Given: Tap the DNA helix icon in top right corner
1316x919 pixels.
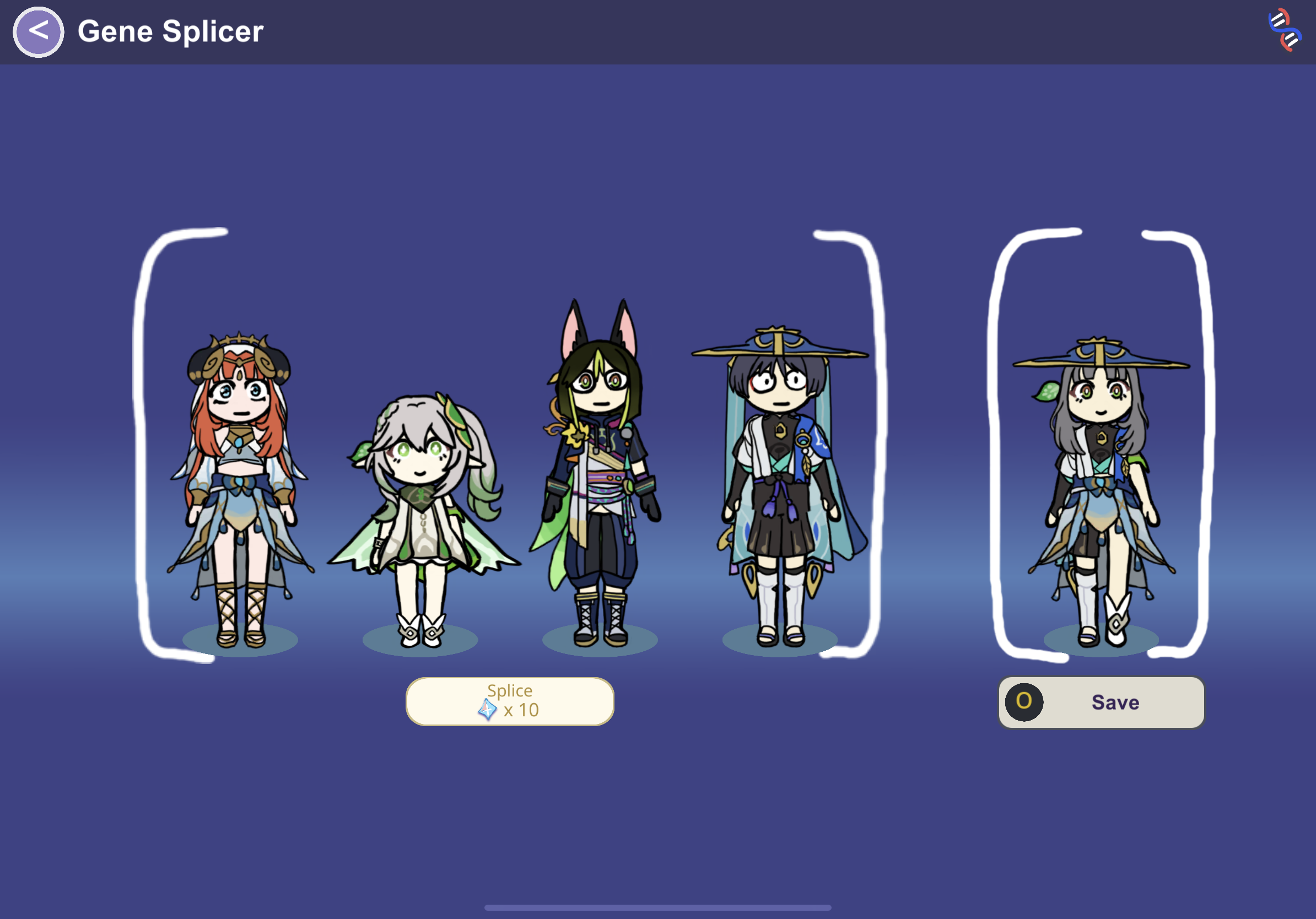Looking at the screenshot, I should [x=1286, y=31].
